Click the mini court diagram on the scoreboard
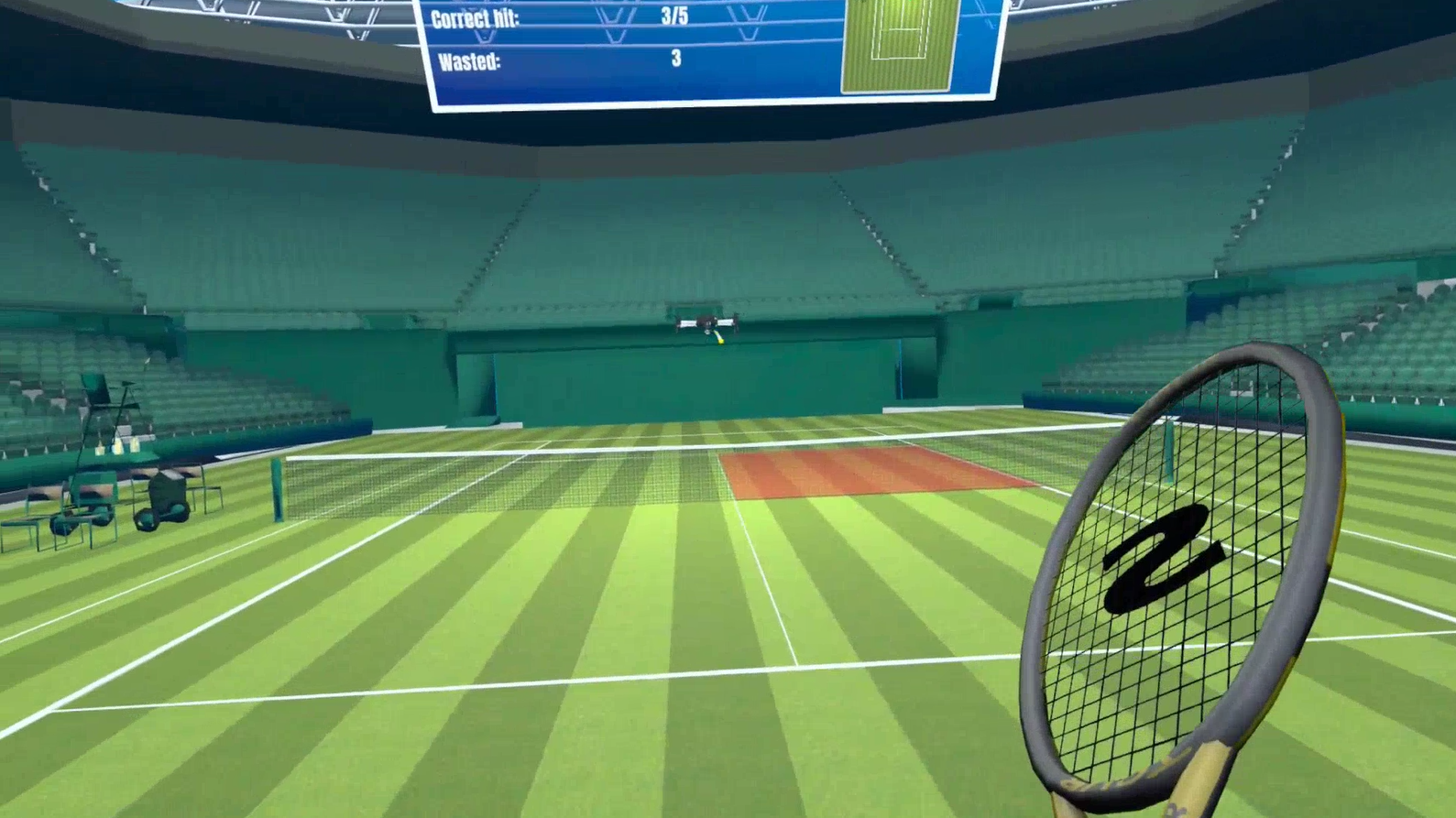 900,44
